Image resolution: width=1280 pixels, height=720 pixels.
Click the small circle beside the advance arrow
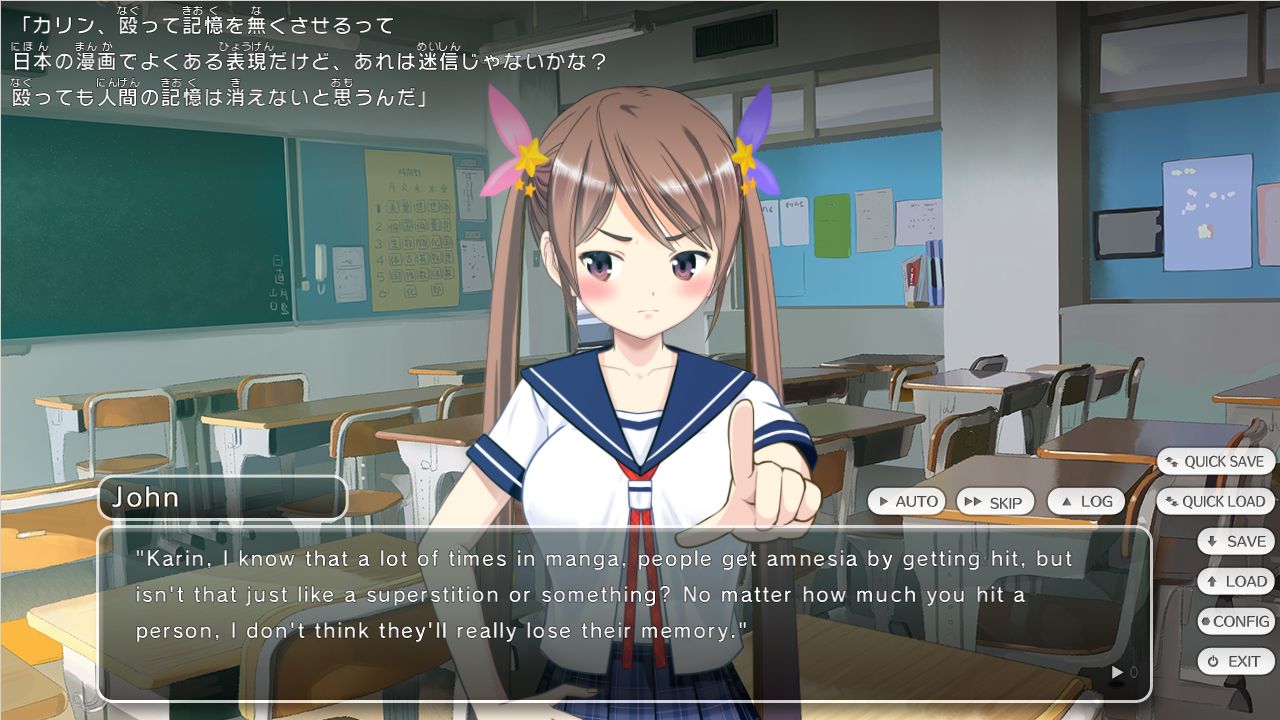pos(1134,672)
